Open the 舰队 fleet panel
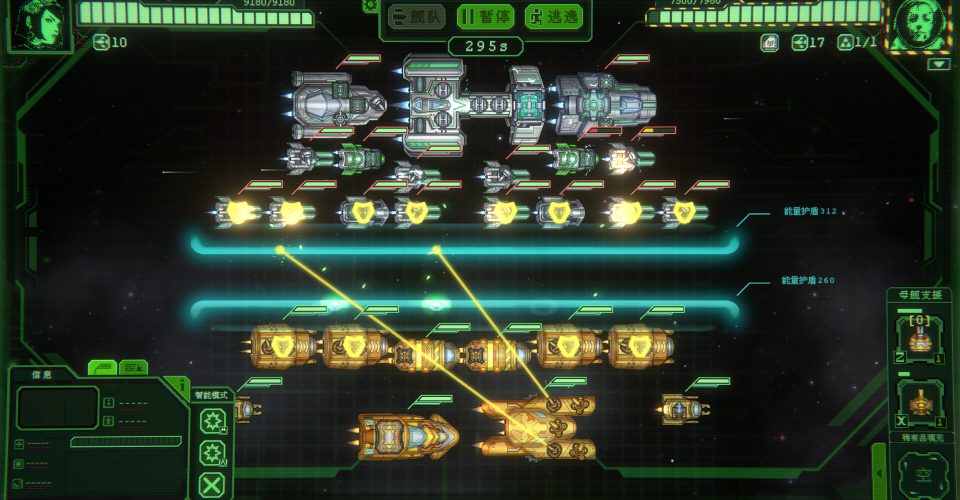960x500 pixels. click(416, 16)
